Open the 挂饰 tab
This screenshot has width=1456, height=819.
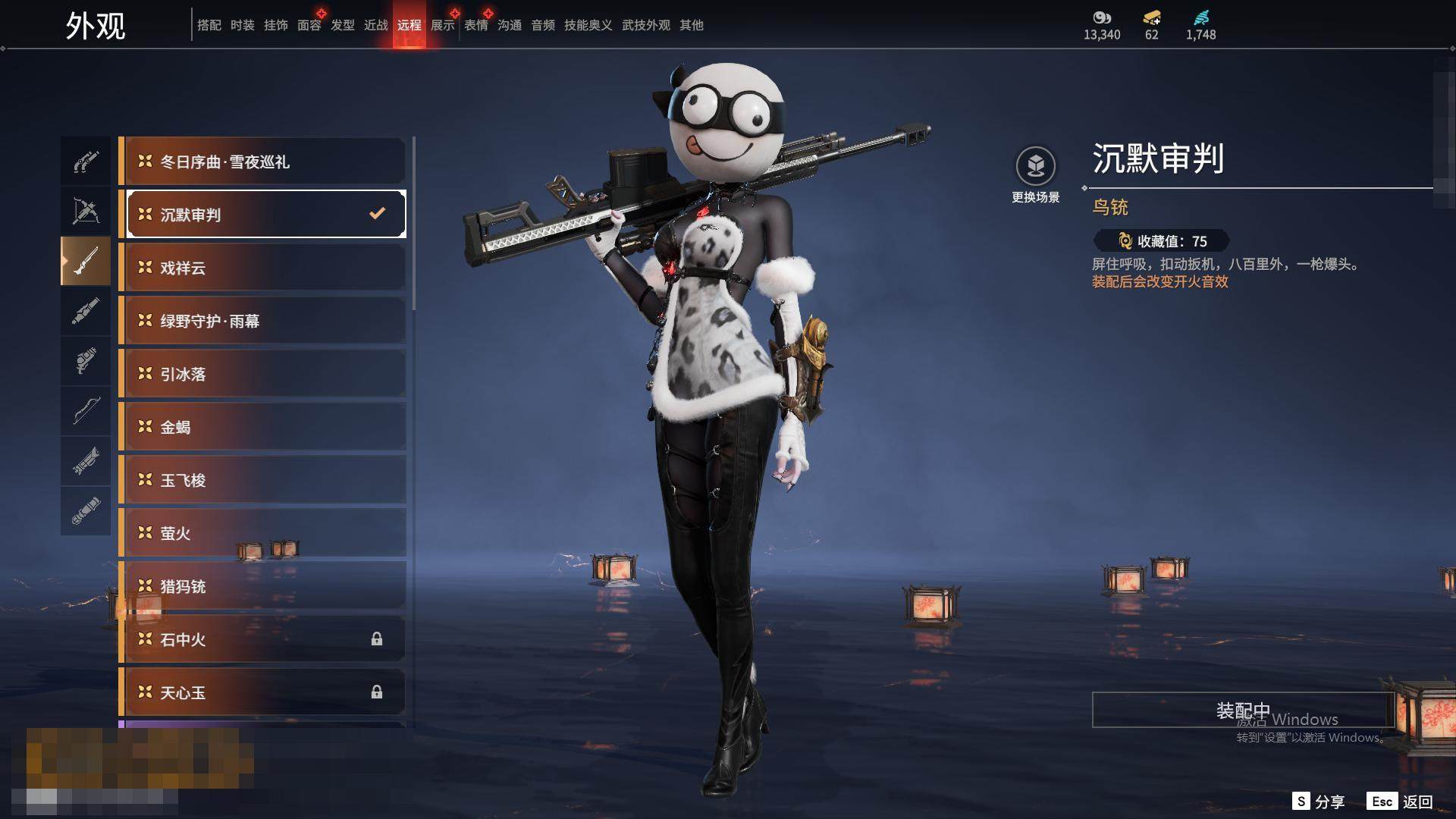(x=275, y=25)
